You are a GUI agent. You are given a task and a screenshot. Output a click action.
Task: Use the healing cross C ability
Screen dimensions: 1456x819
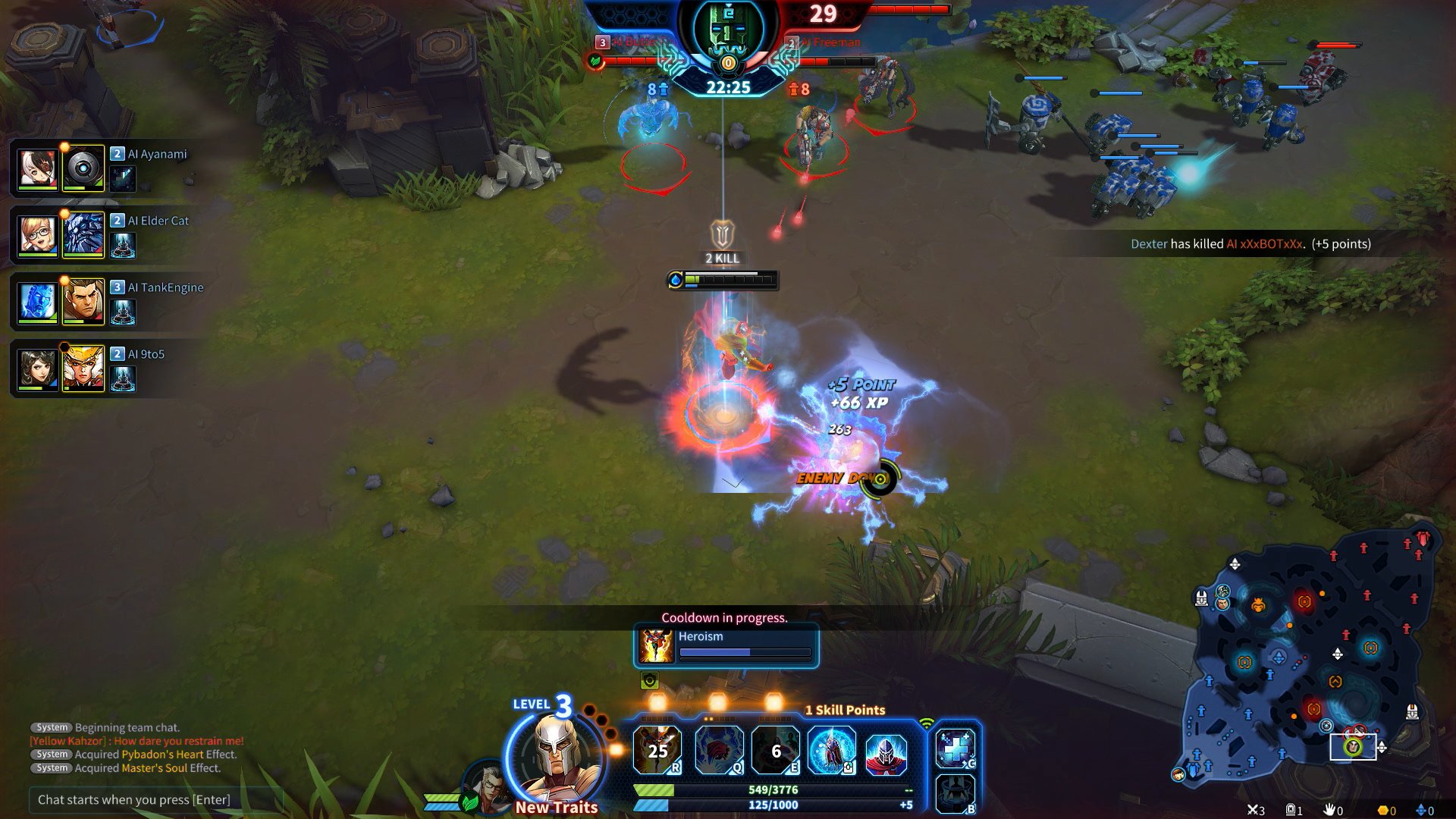[955, 748]
